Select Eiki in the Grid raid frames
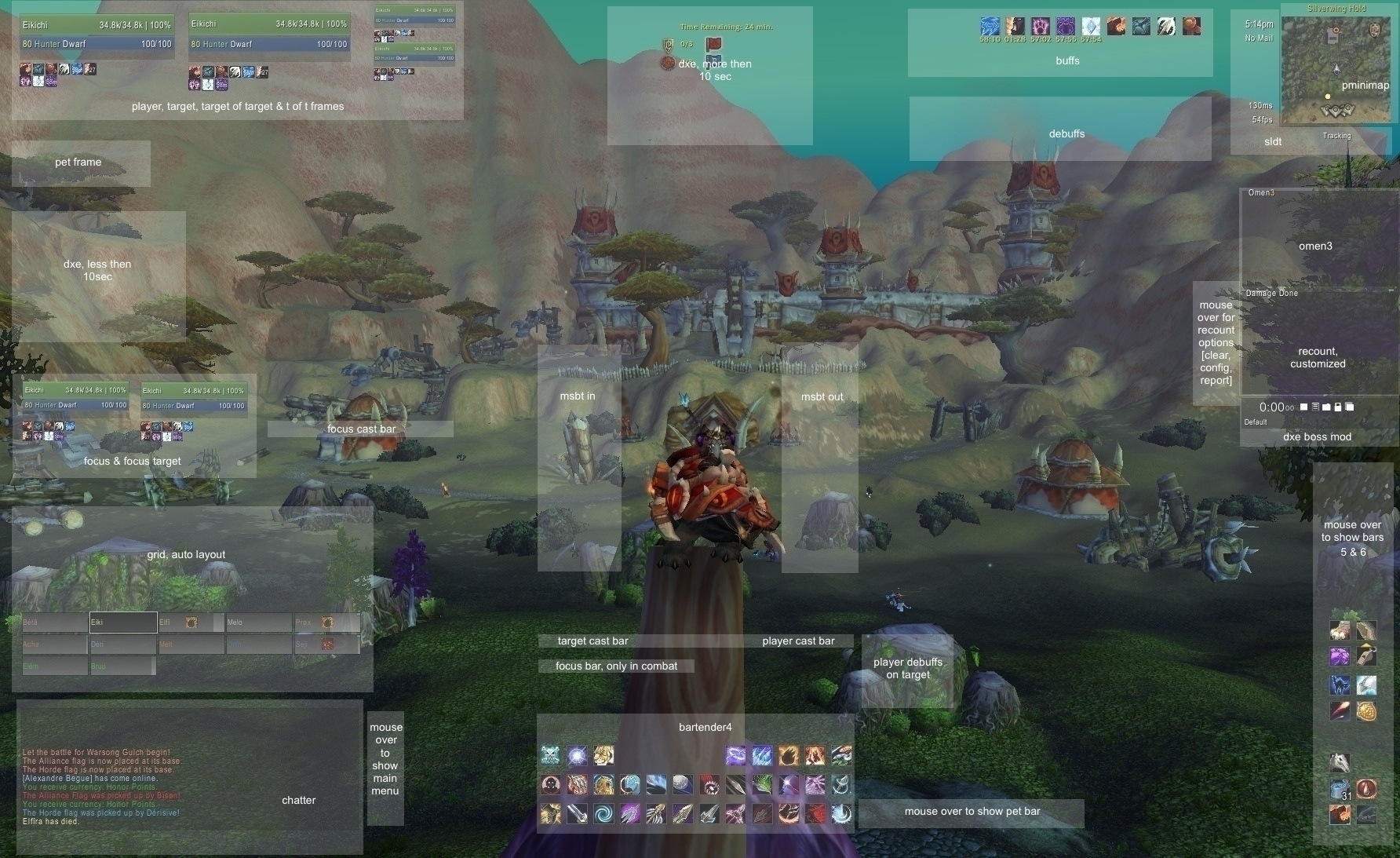The width and height of the screenshot is (1400, 858). point(122,622)
